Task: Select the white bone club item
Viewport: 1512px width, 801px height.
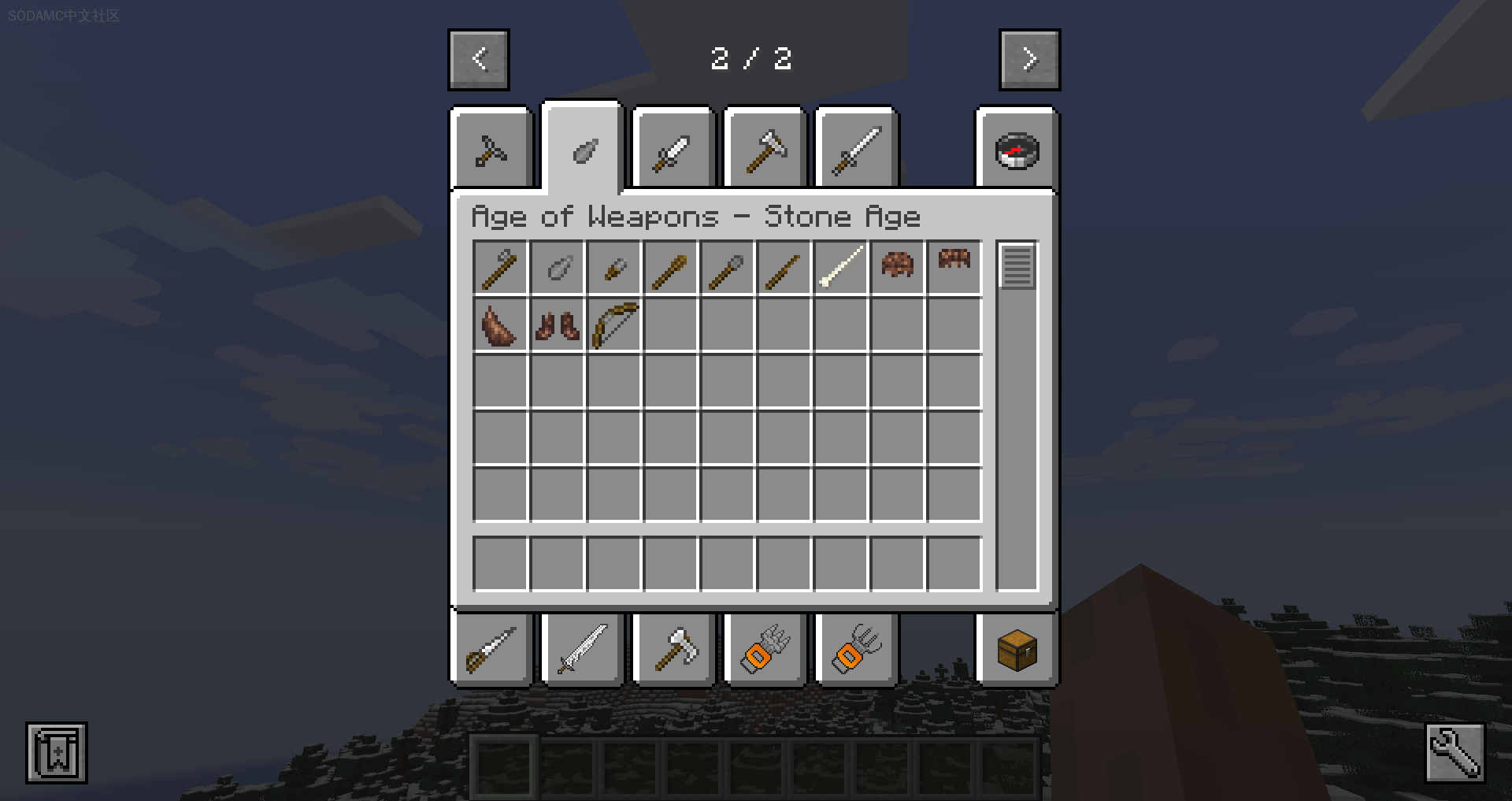Action: [841, 269]
